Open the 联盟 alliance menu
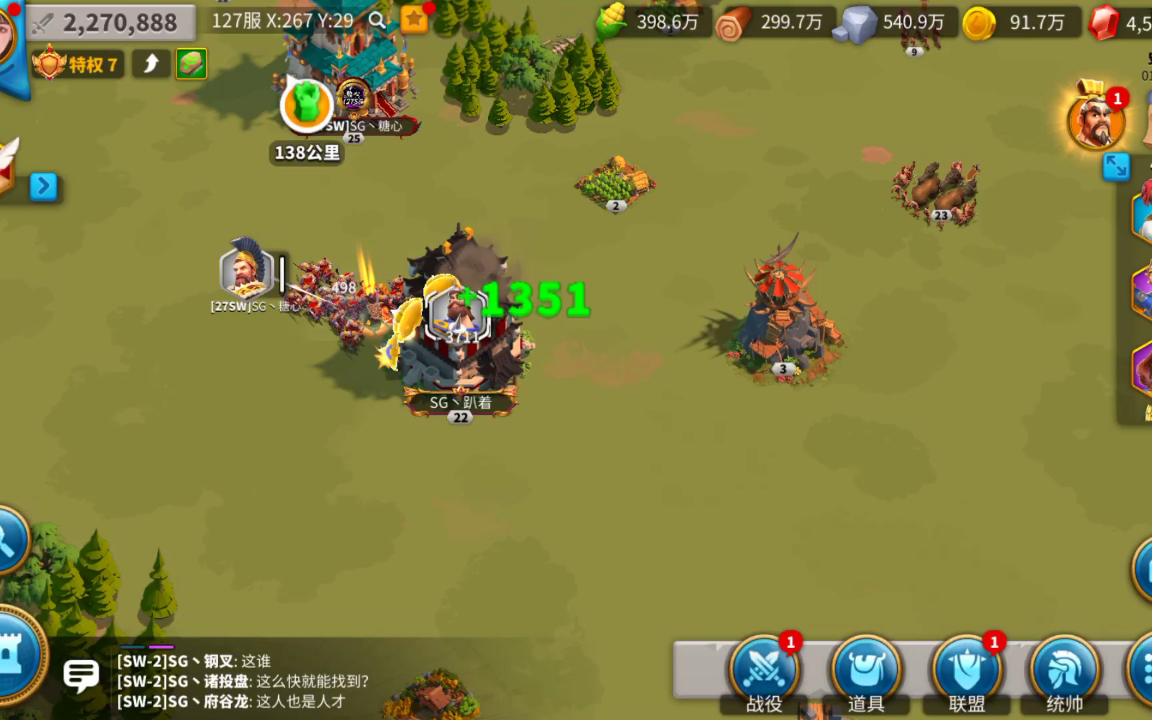Image resolution: width=1152 pixels, height=720 pixels. (966, 668)
